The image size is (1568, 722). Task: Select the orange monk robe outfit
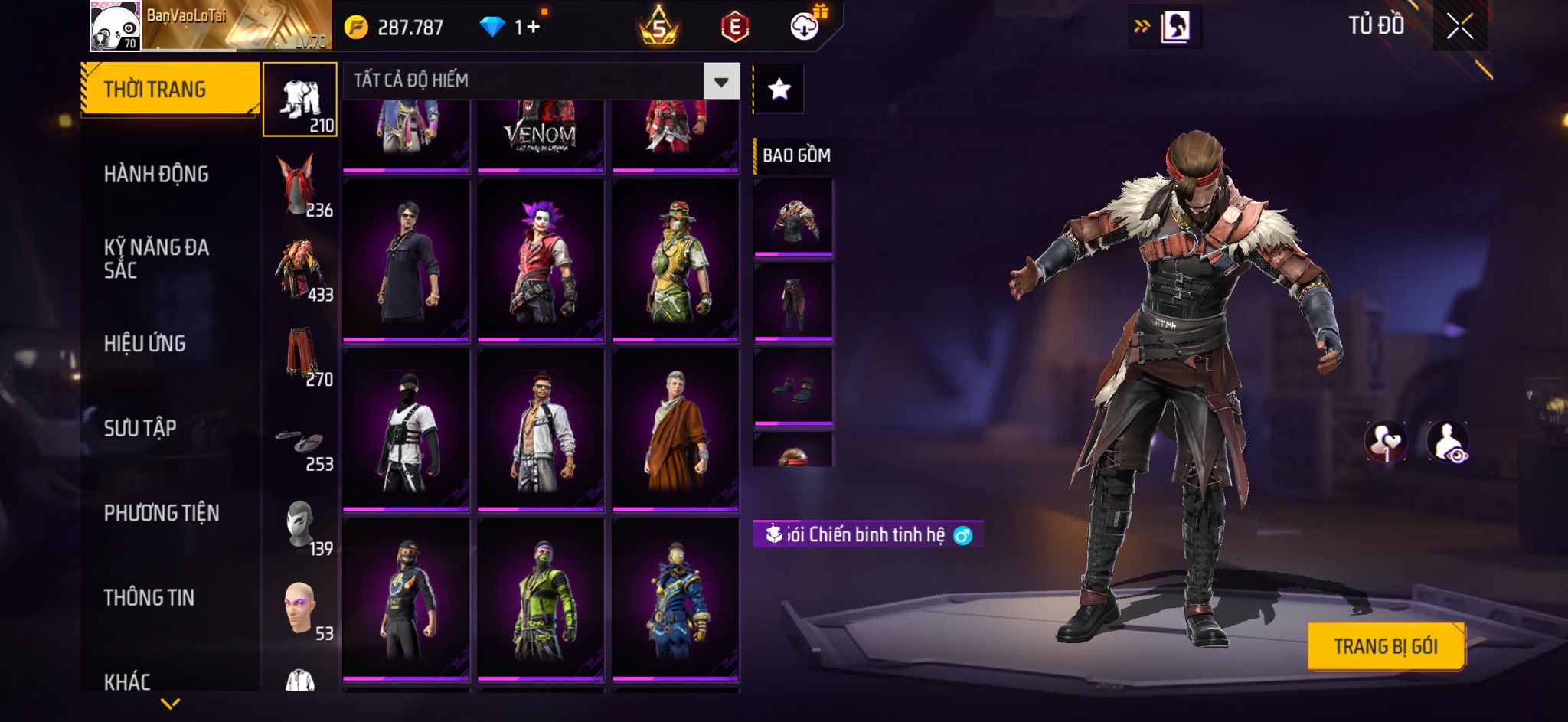(675, 430)
